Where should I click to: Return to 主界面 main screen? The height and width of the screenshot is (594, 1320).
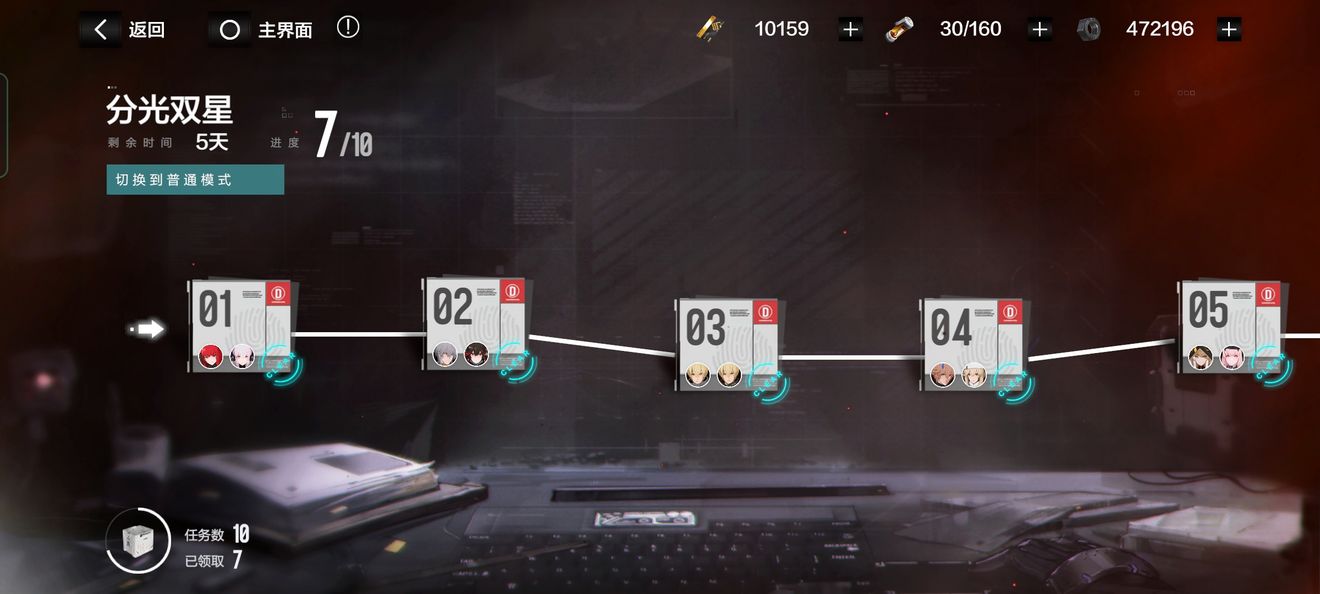pos(263,30)
